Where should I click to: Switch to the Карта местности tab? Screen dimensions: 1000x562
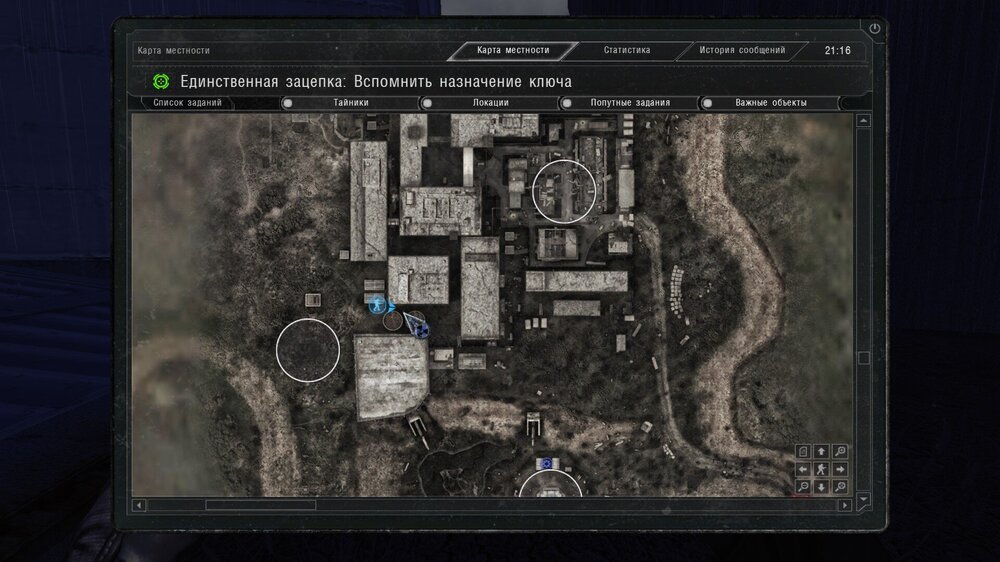pyautogui.click(x=513, y=50)
